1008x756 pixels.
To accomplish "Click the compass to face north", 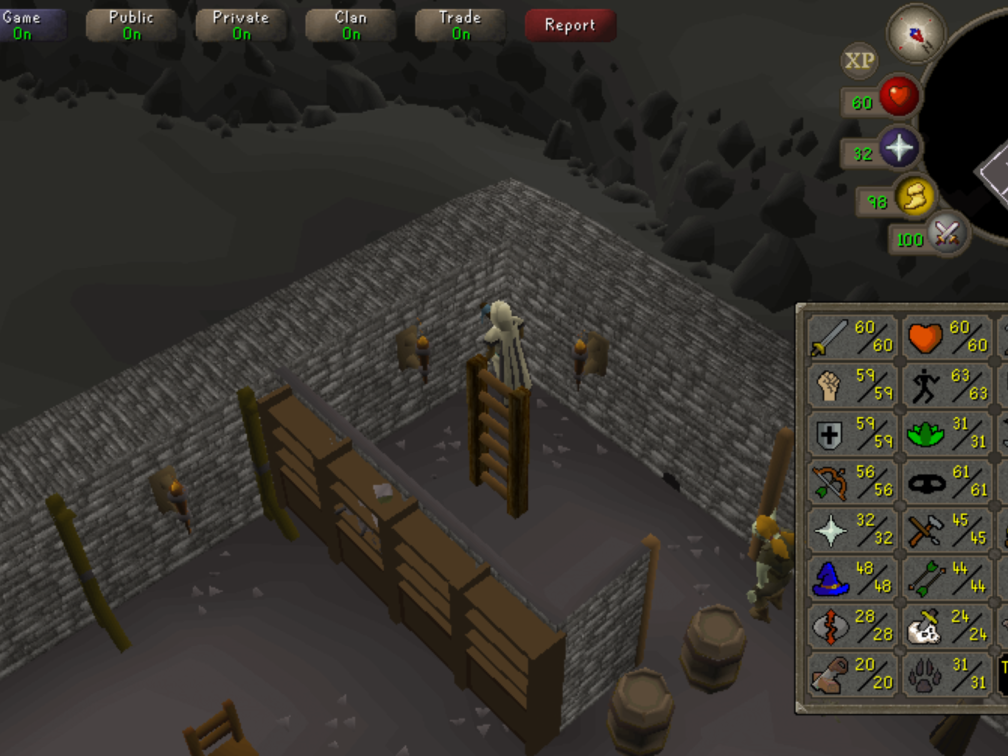I will tap(915, 32).
